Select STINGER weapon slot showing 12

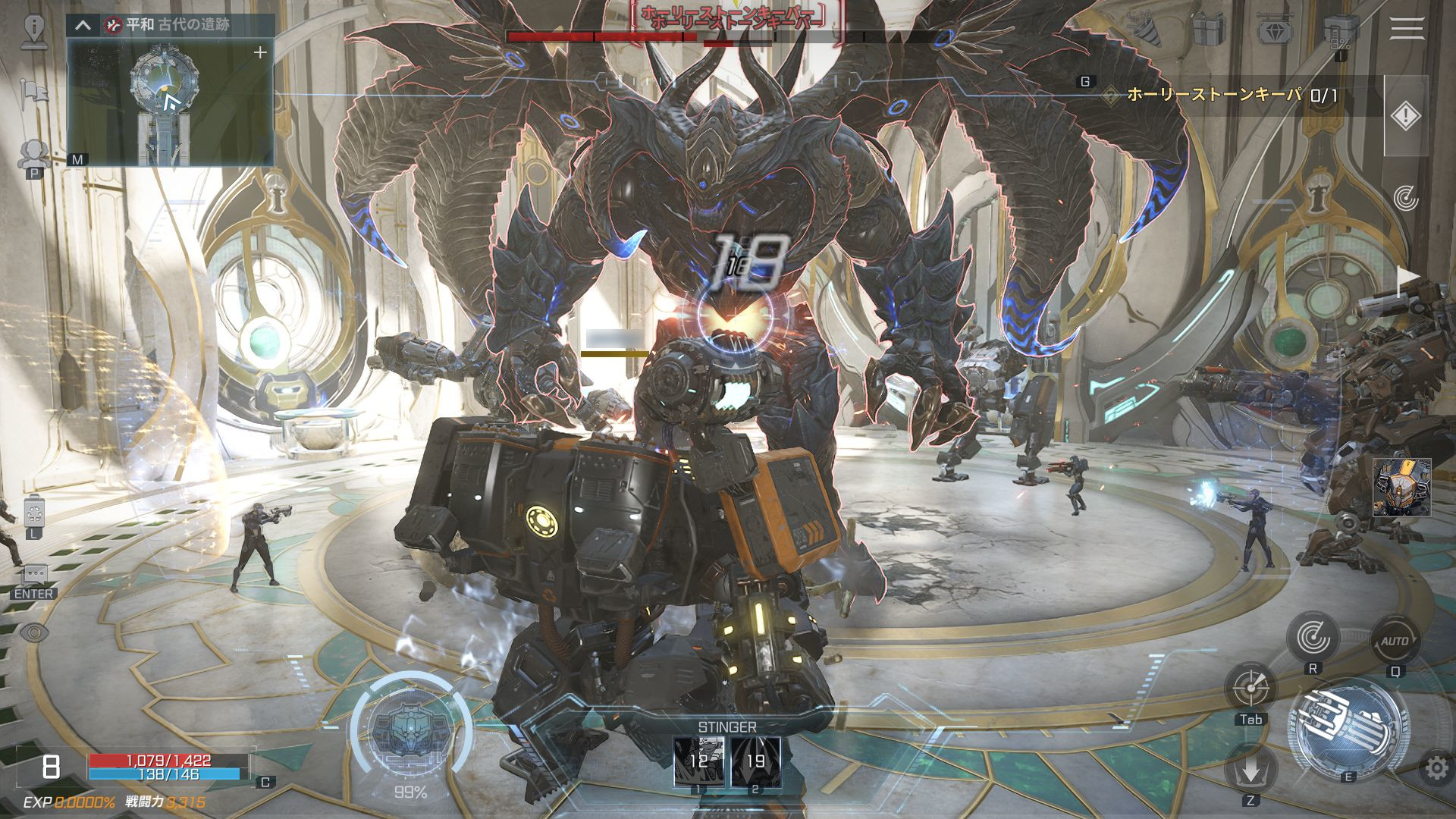pyautogui.click(x=698, y=761)
